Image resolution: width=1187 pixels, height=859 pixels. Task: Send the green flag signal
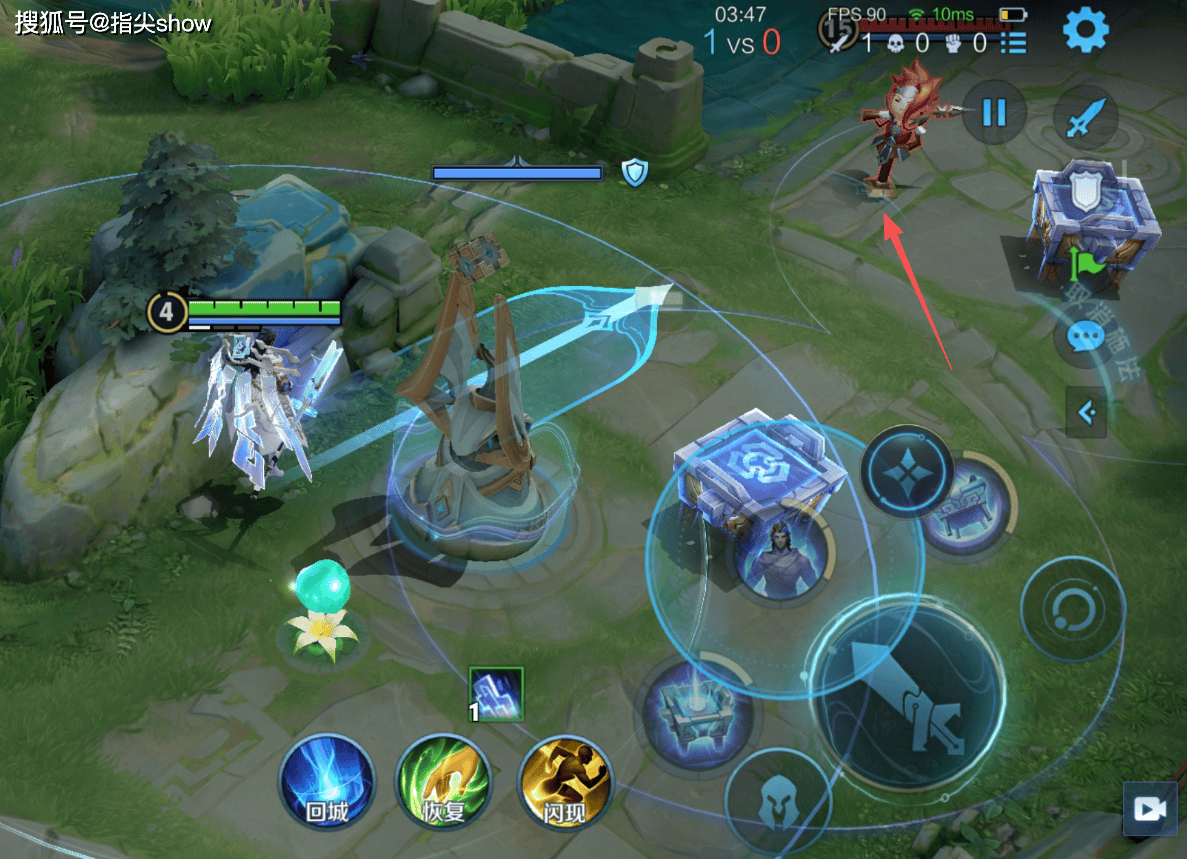coord(1086,264)
